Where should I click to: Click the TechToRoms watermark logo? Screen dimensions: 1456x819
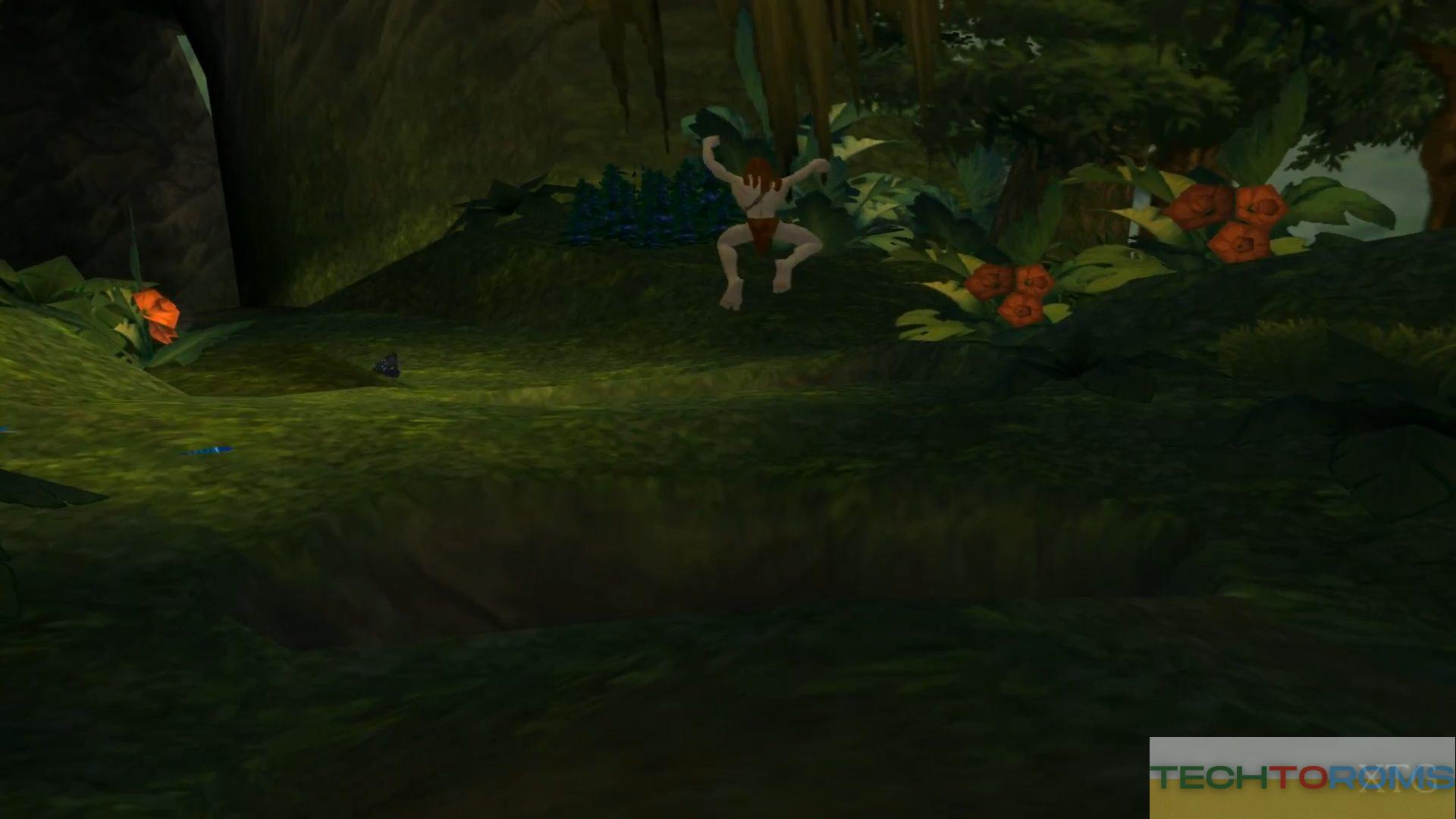click(x=1302, y=777)
